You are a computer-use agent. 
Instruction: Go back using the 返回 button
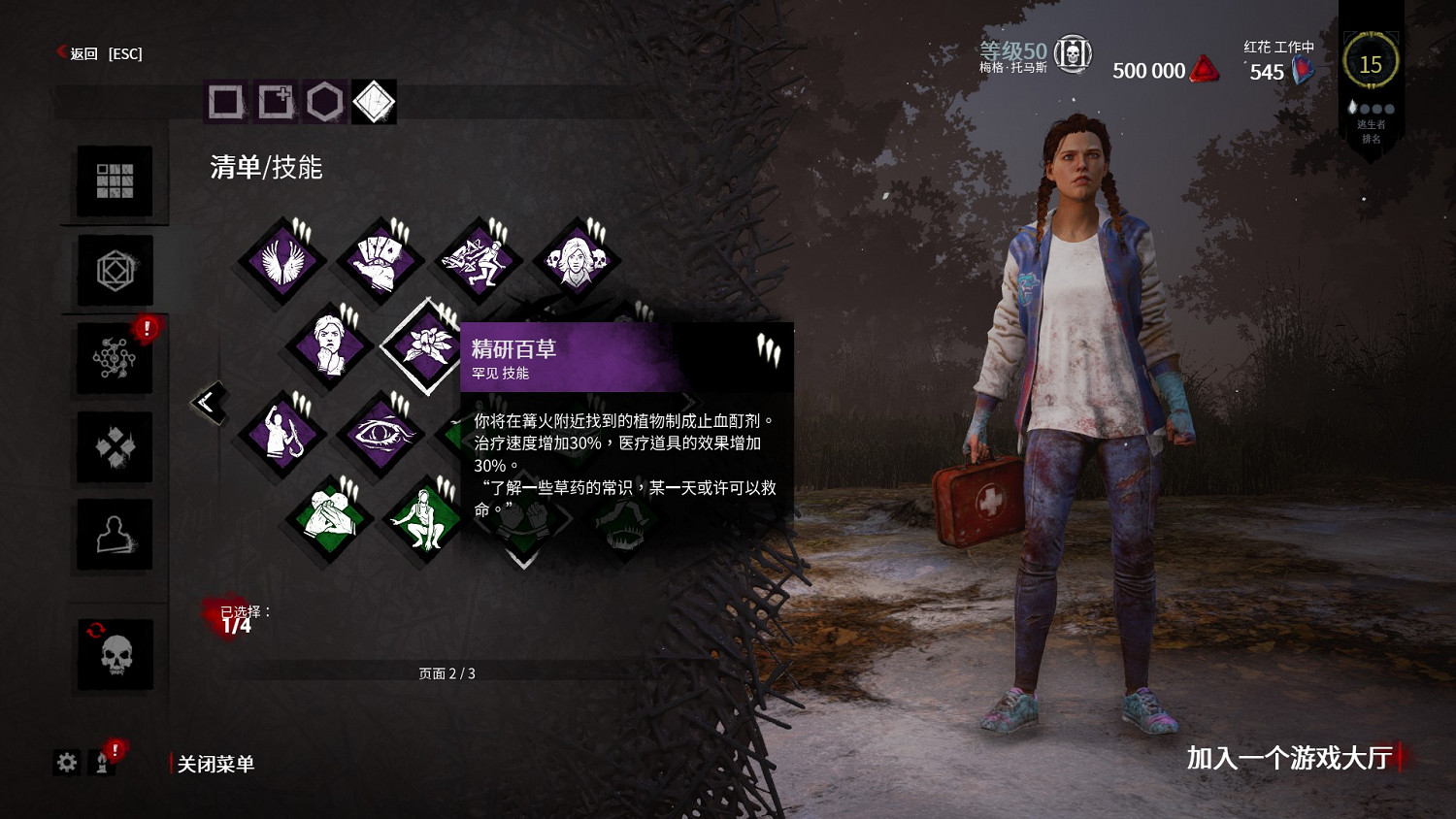point(83,53)
